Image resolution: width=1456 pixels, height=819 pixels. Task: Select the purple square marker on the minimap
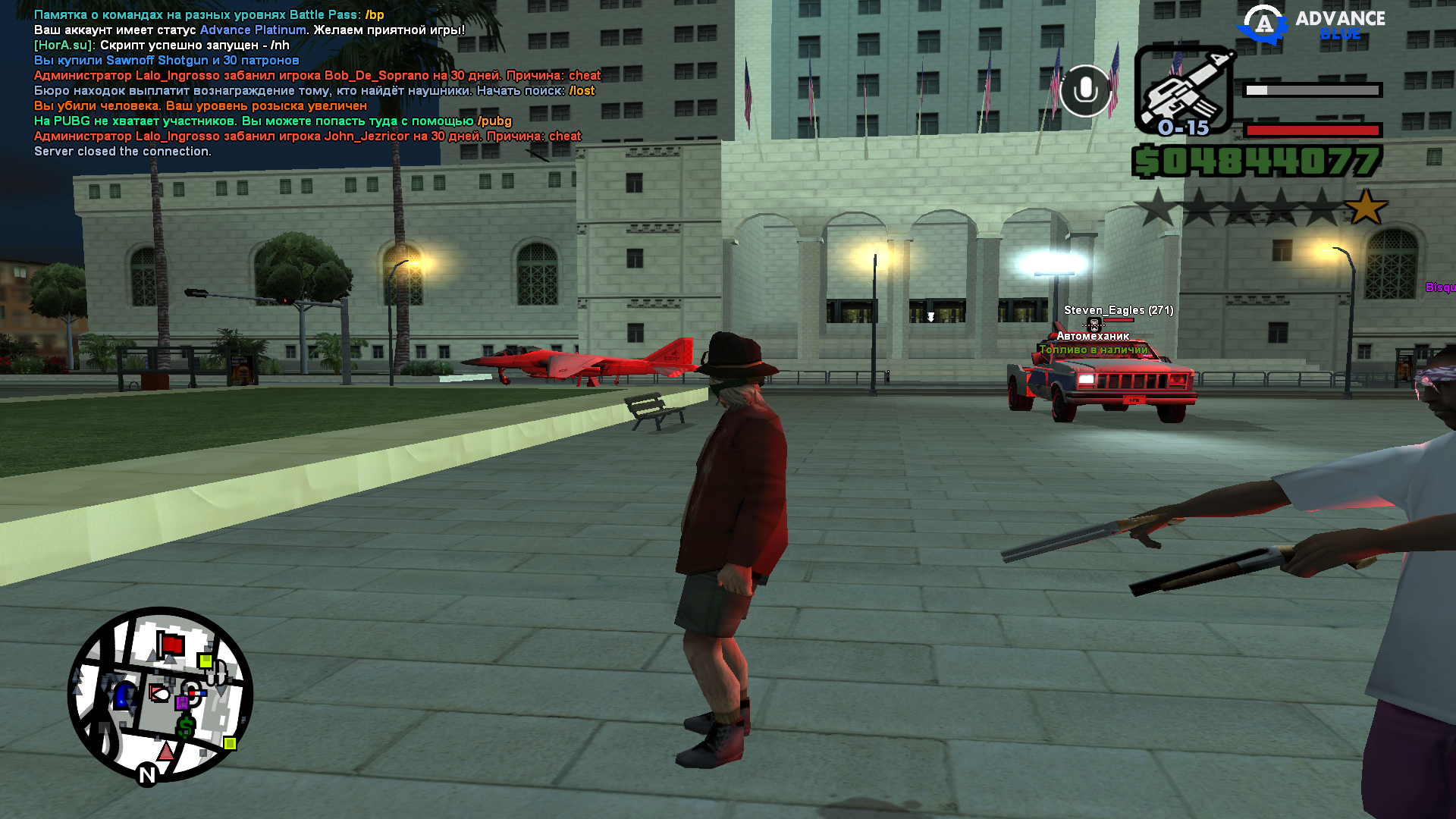(182, 703)
